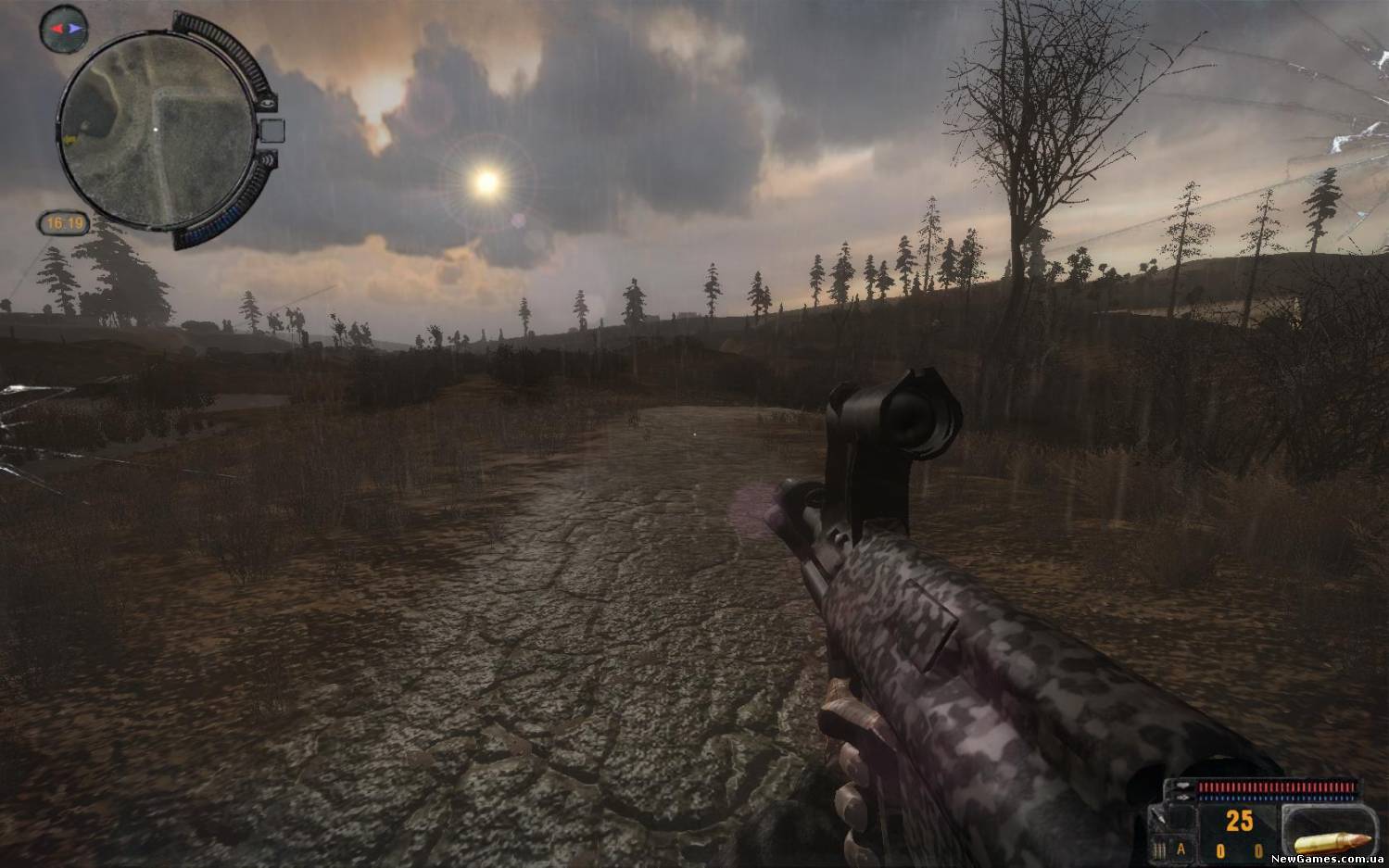Select the square indicator beside the minimap
Screen dimensions: 1389x868
point(271,131)
